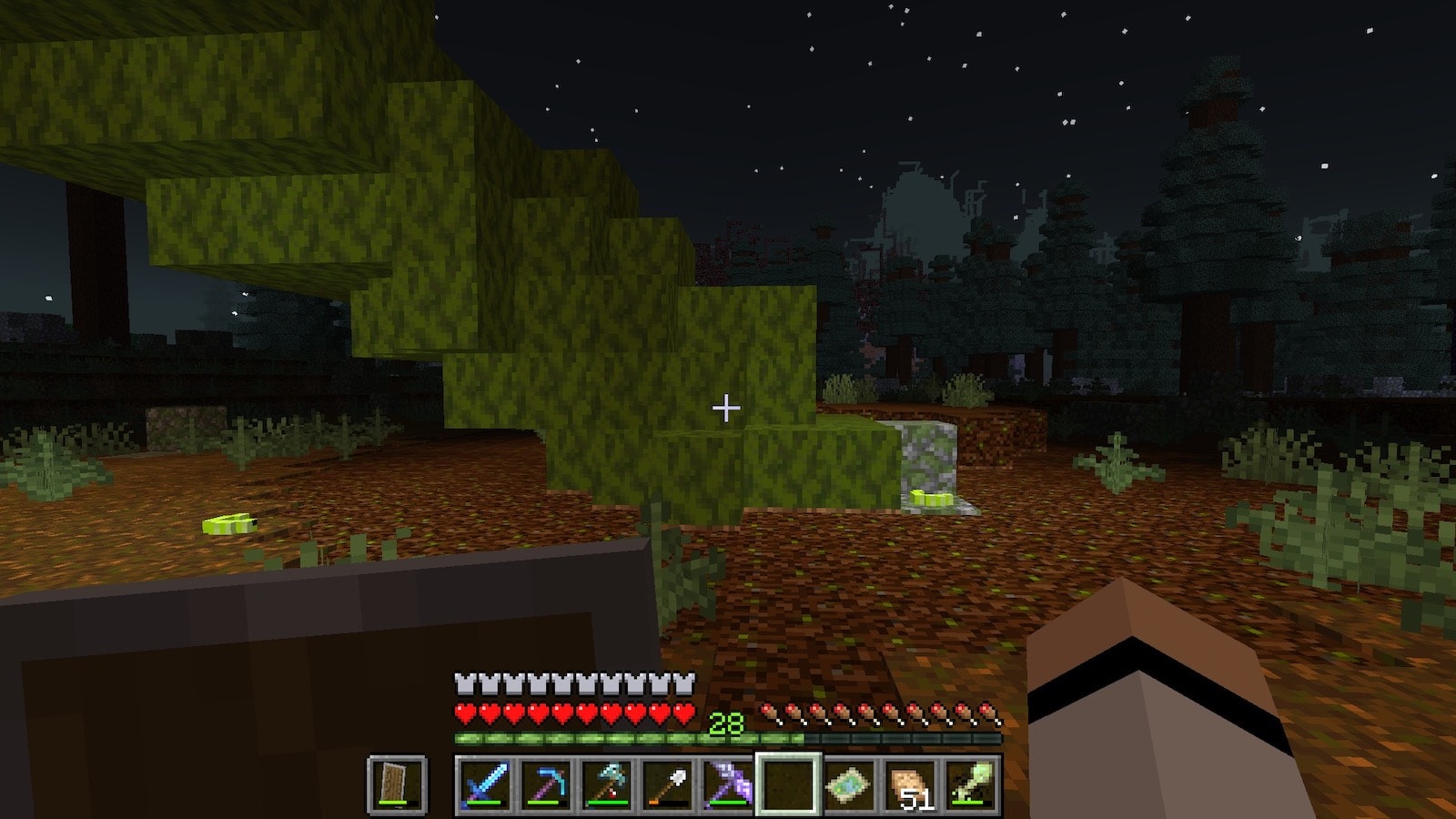Select the shield in the offhand slot
Screen dimensions: 1456x819
click(397, 784)
